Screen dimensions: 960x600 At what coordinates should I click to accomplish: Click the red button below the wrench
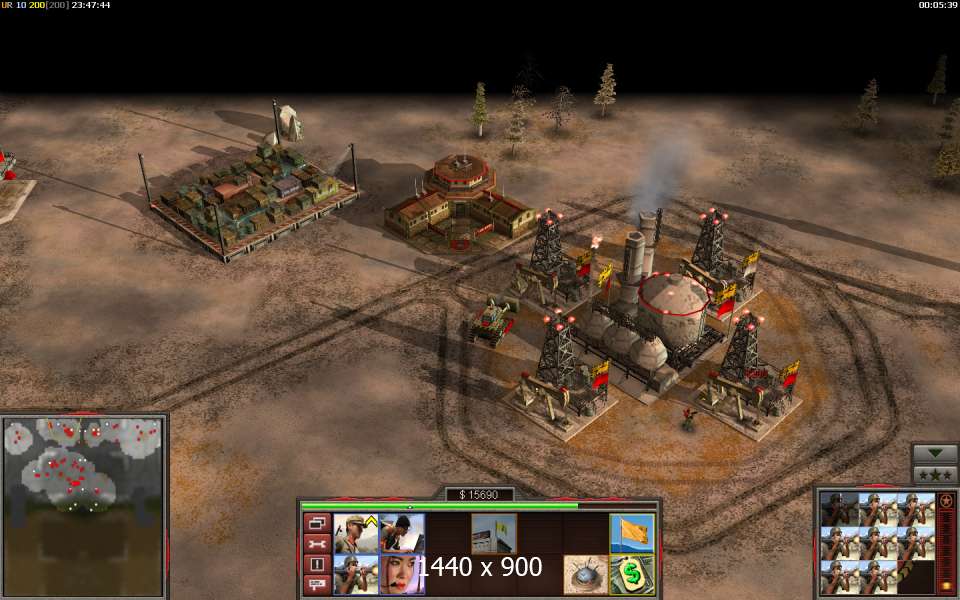click(317, 564)
